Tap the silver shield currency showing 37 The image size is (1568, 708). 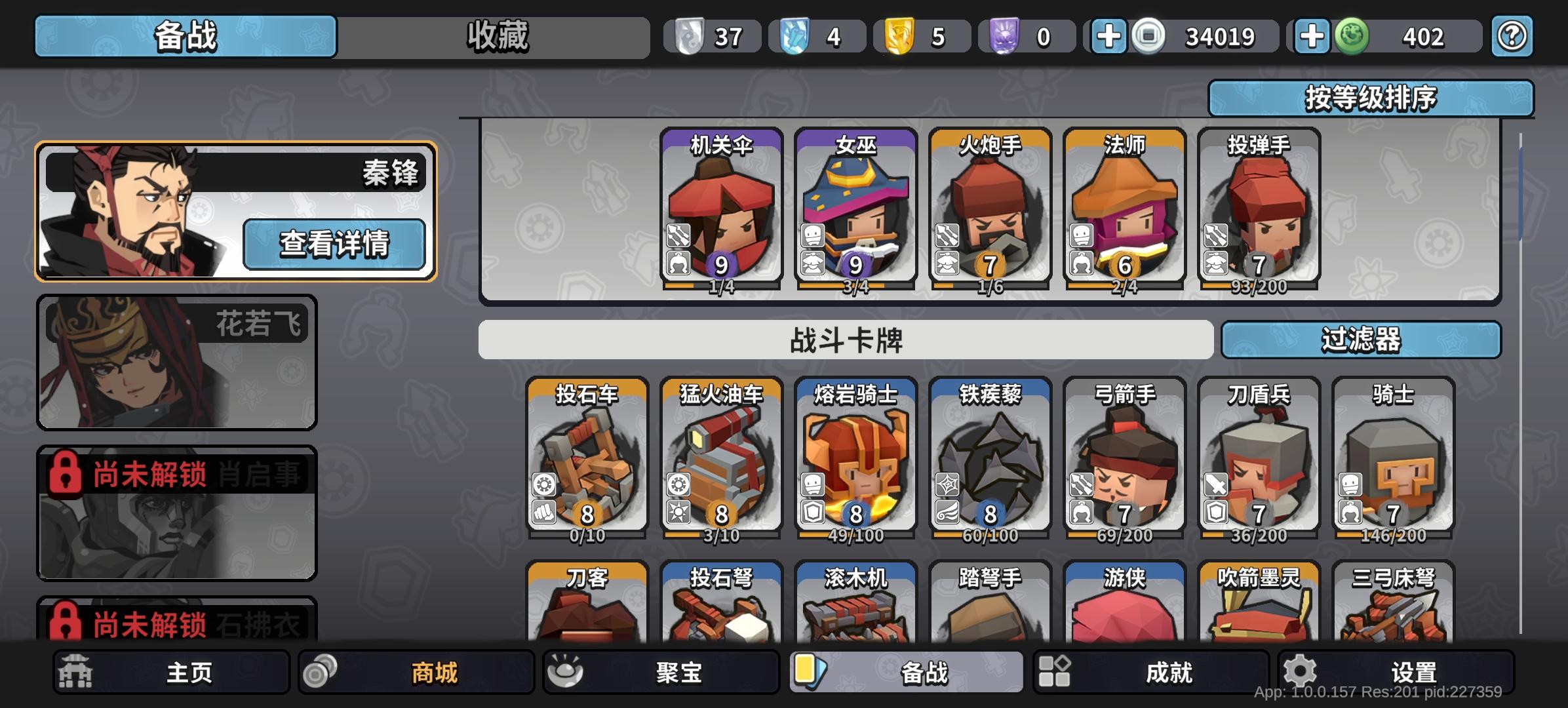pyautogui.click(x=713, y=36)
